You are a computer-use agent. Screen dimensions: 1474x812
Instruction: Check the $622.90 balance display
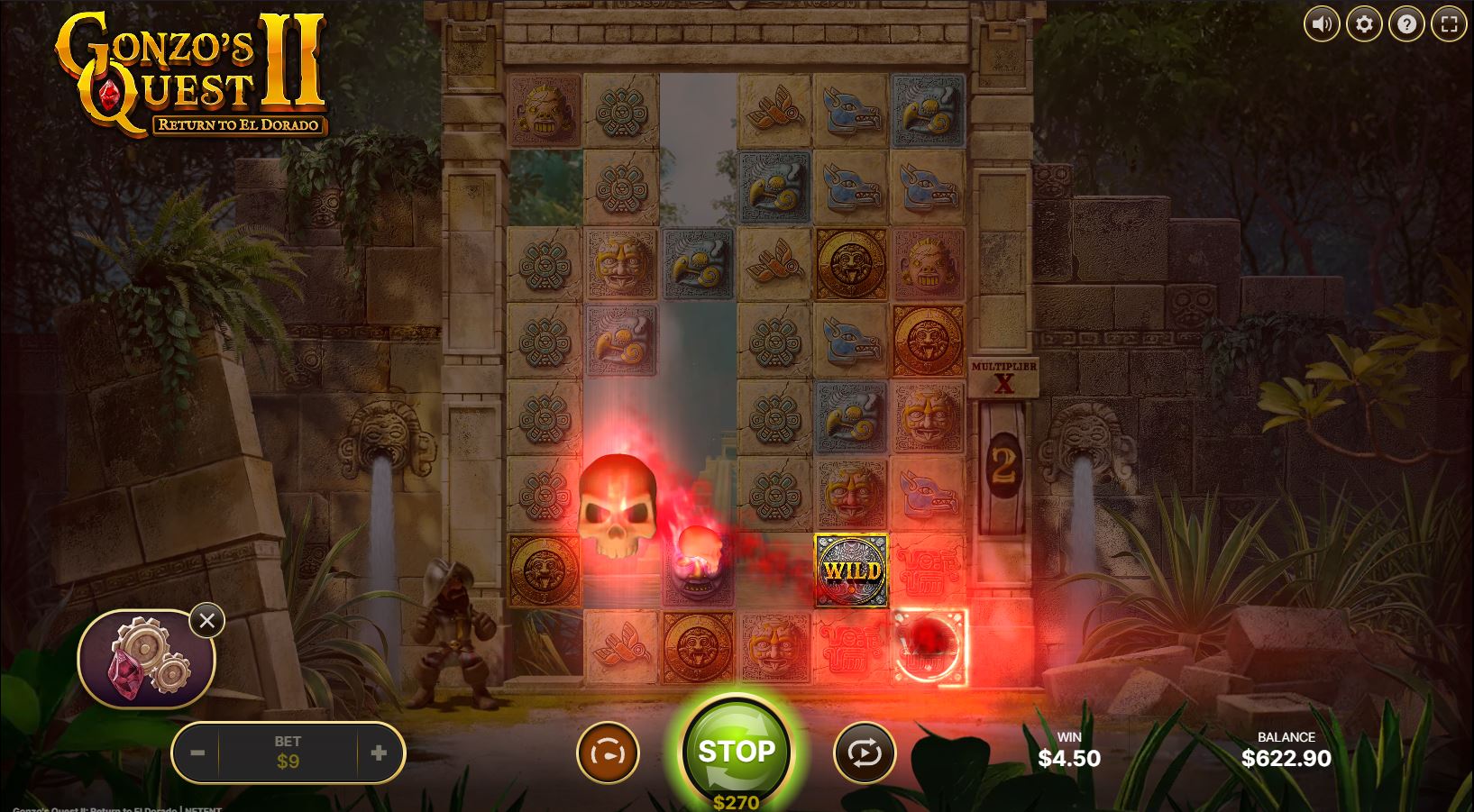coord(1286,758)
